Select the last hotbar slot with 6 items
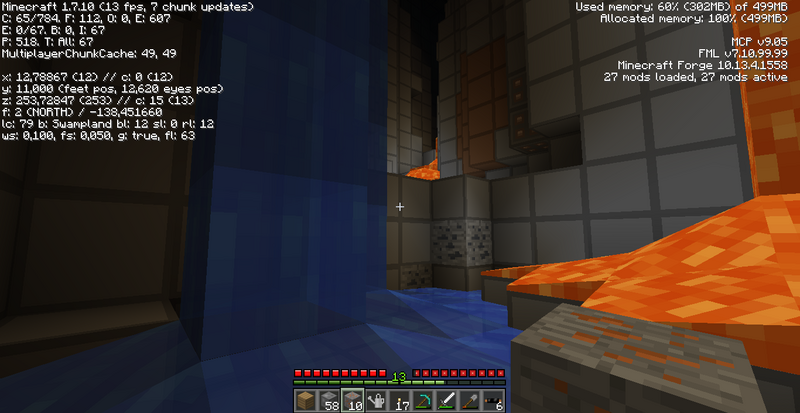The height and width of the screenshot is (413, 800). 492,401
